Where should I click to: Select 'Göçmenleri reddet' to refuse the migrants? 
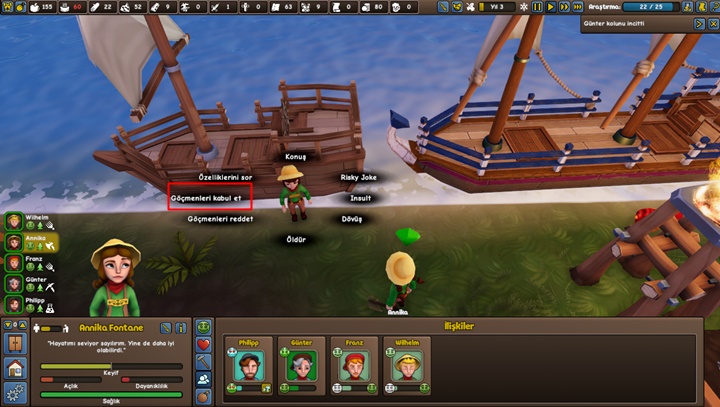pos(209,219)
